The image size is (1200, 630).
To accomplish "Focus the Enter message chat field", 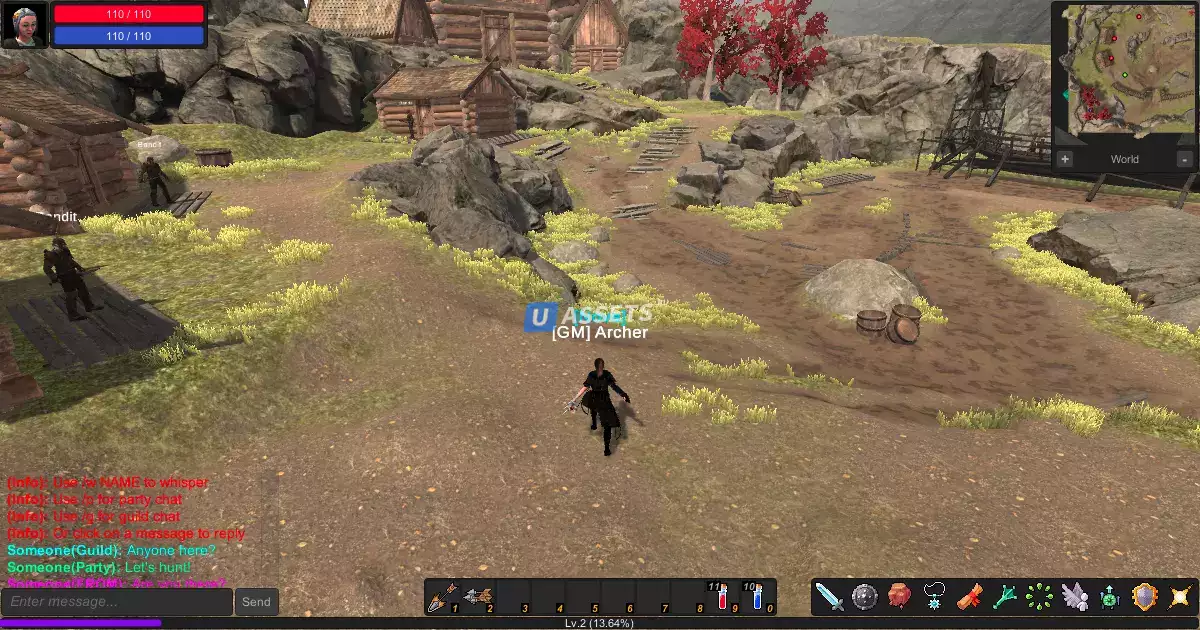I will (x=117, y=602).
